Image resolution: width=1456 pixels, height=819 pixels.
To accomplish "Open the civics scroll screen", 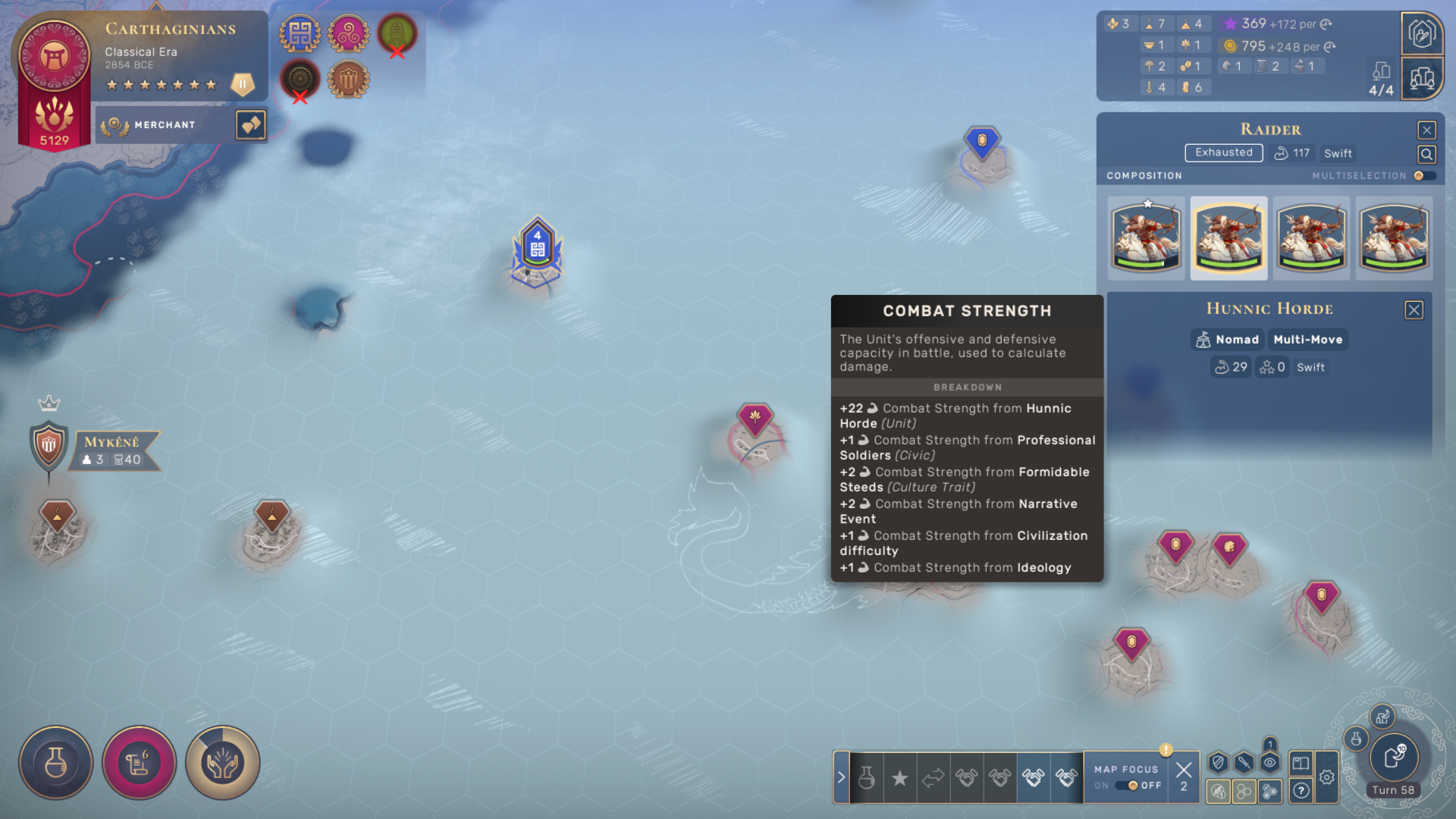I will point(140,763).
